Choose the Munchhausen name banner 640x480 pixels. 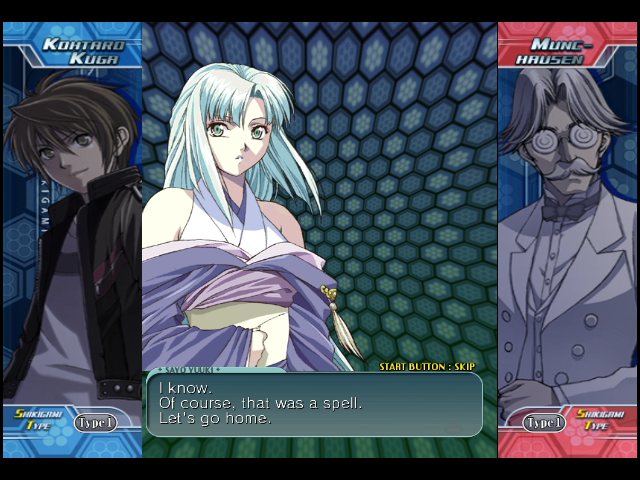point(563,51)
